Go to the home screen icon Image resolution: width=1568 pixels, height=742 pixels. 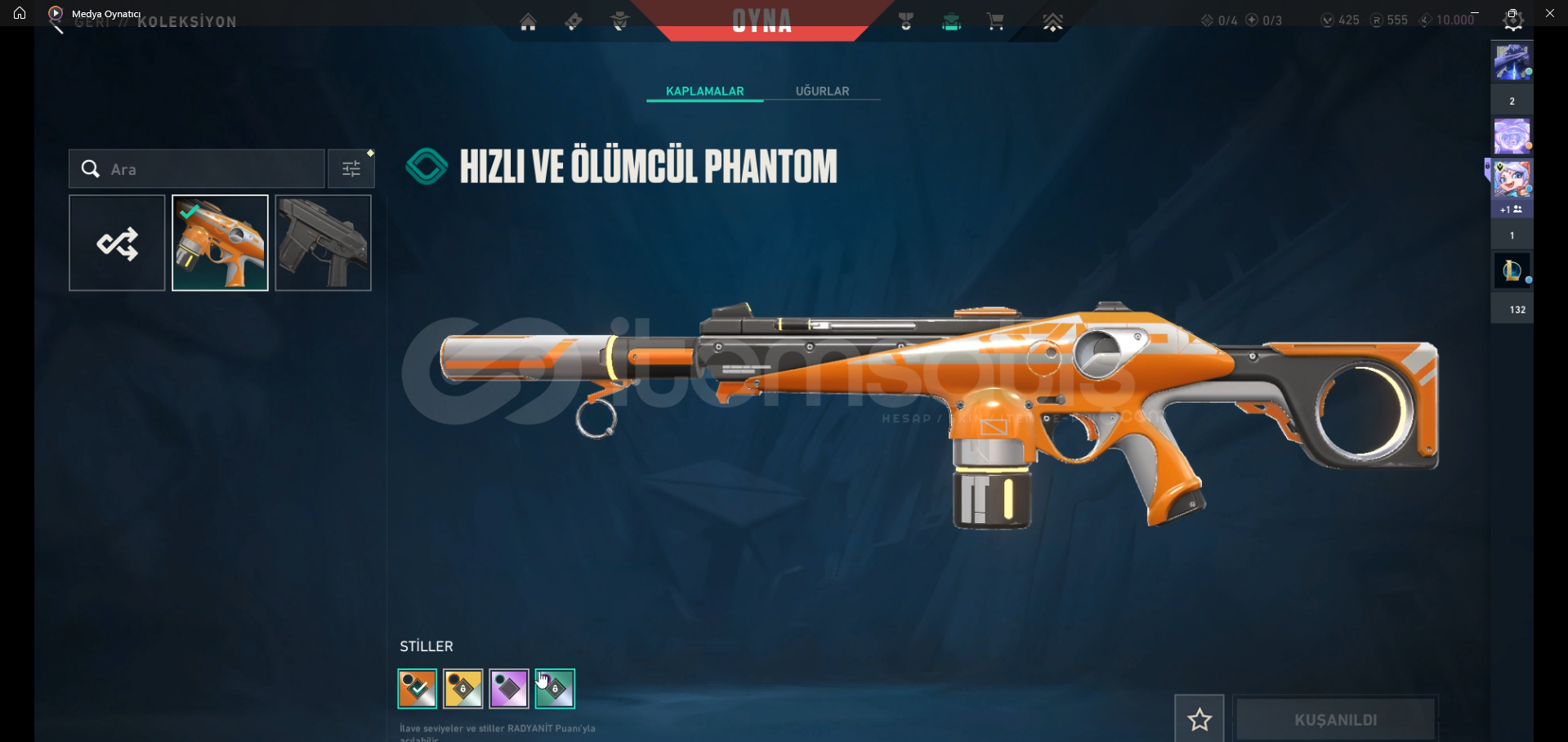(x=529, y=22)
